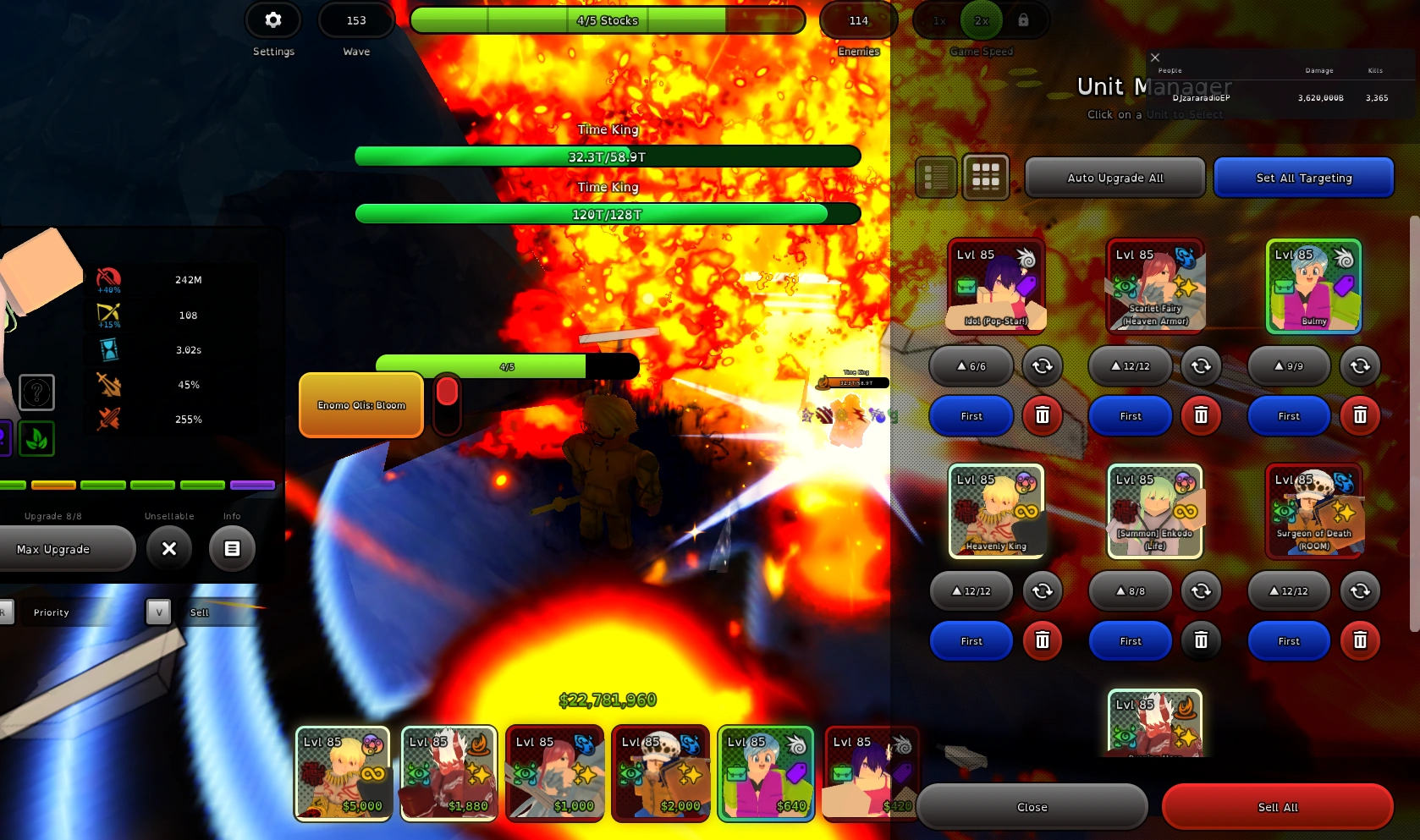Click the retarget swap icon under Bulmy
This screenshot has height=840, width=1420.
[x=1360, y=365]
